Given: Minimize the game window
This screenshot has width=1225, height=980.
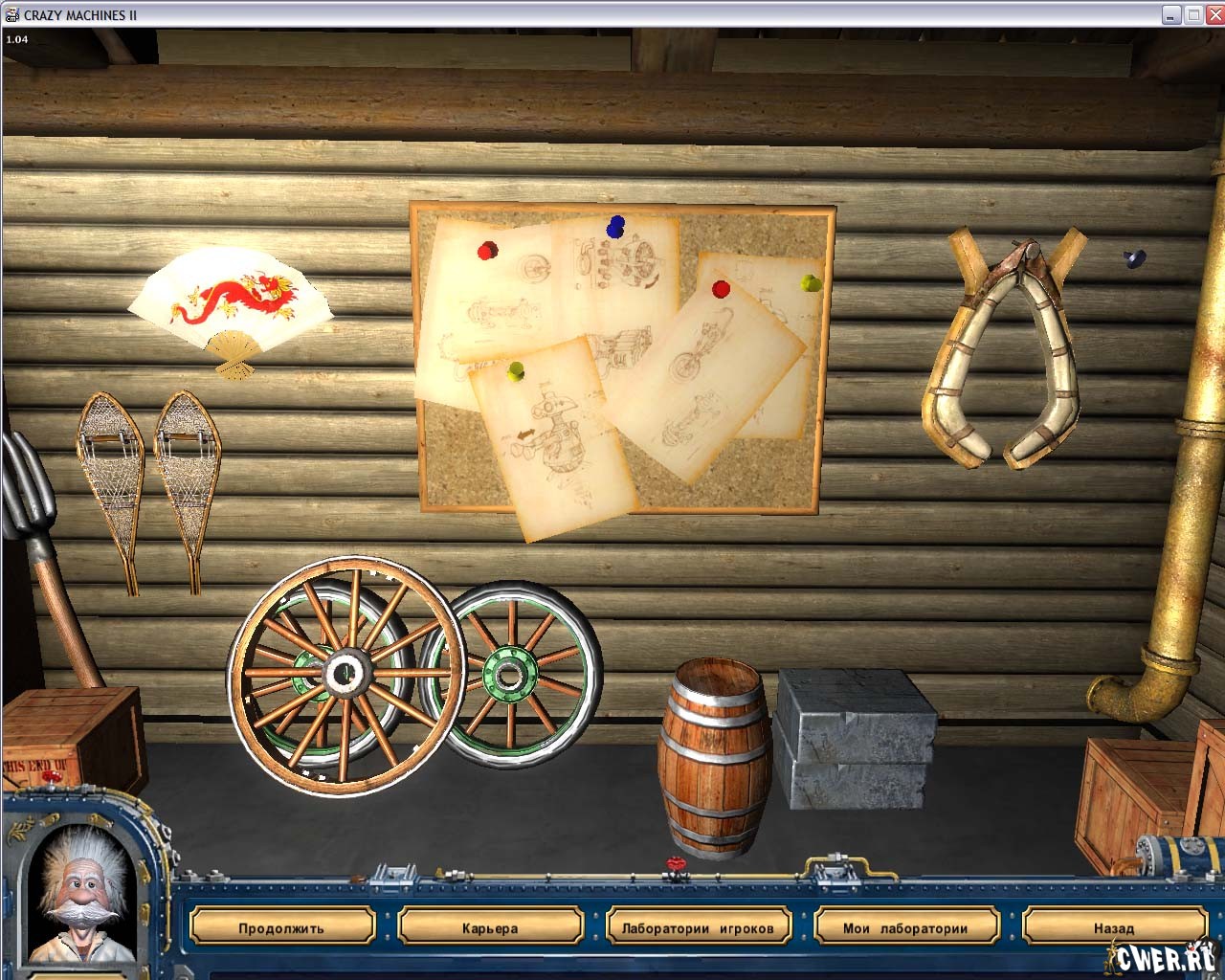Looking at the screenshot, I should (x=1171, y=14).
